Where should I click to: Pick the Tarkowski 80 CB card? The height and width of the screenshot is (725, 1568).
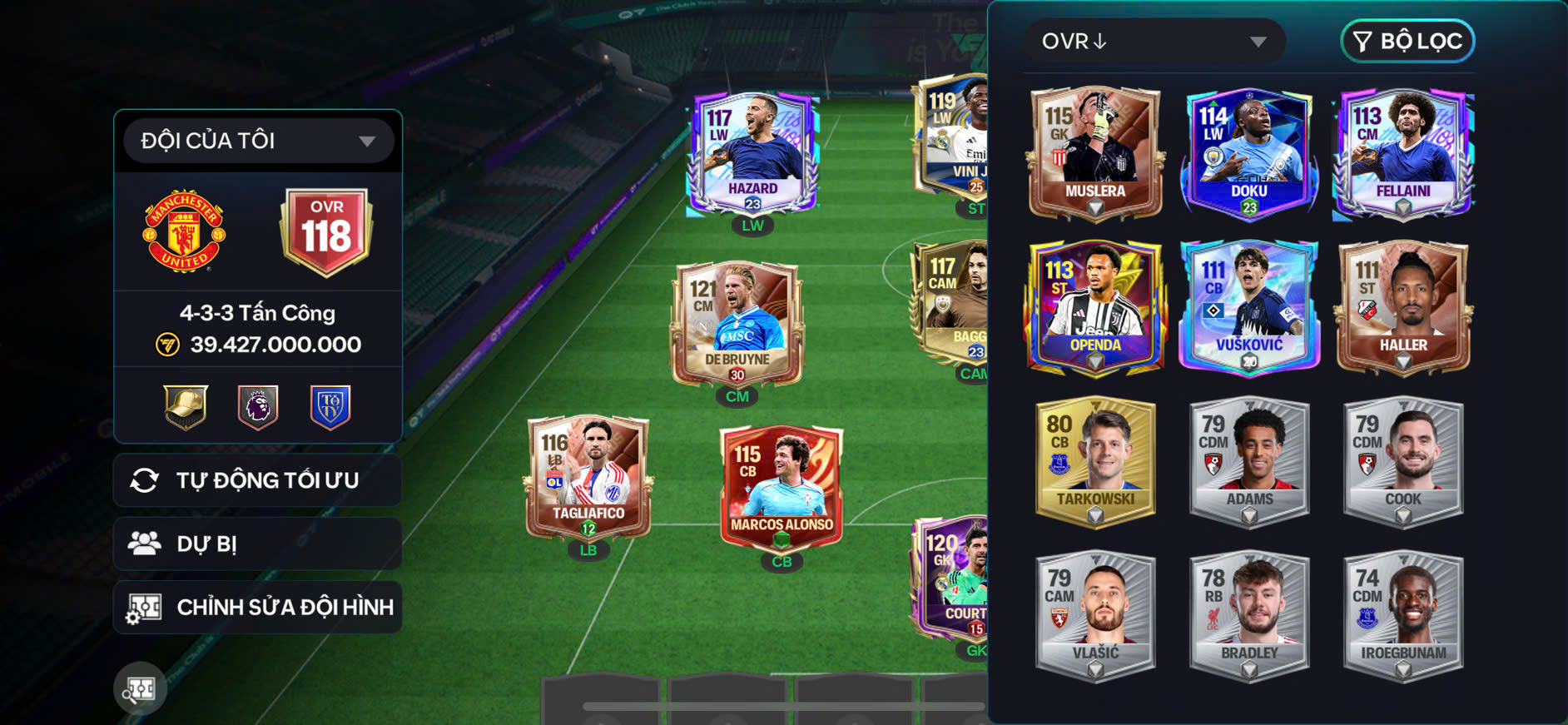(x=1095, y=461)
